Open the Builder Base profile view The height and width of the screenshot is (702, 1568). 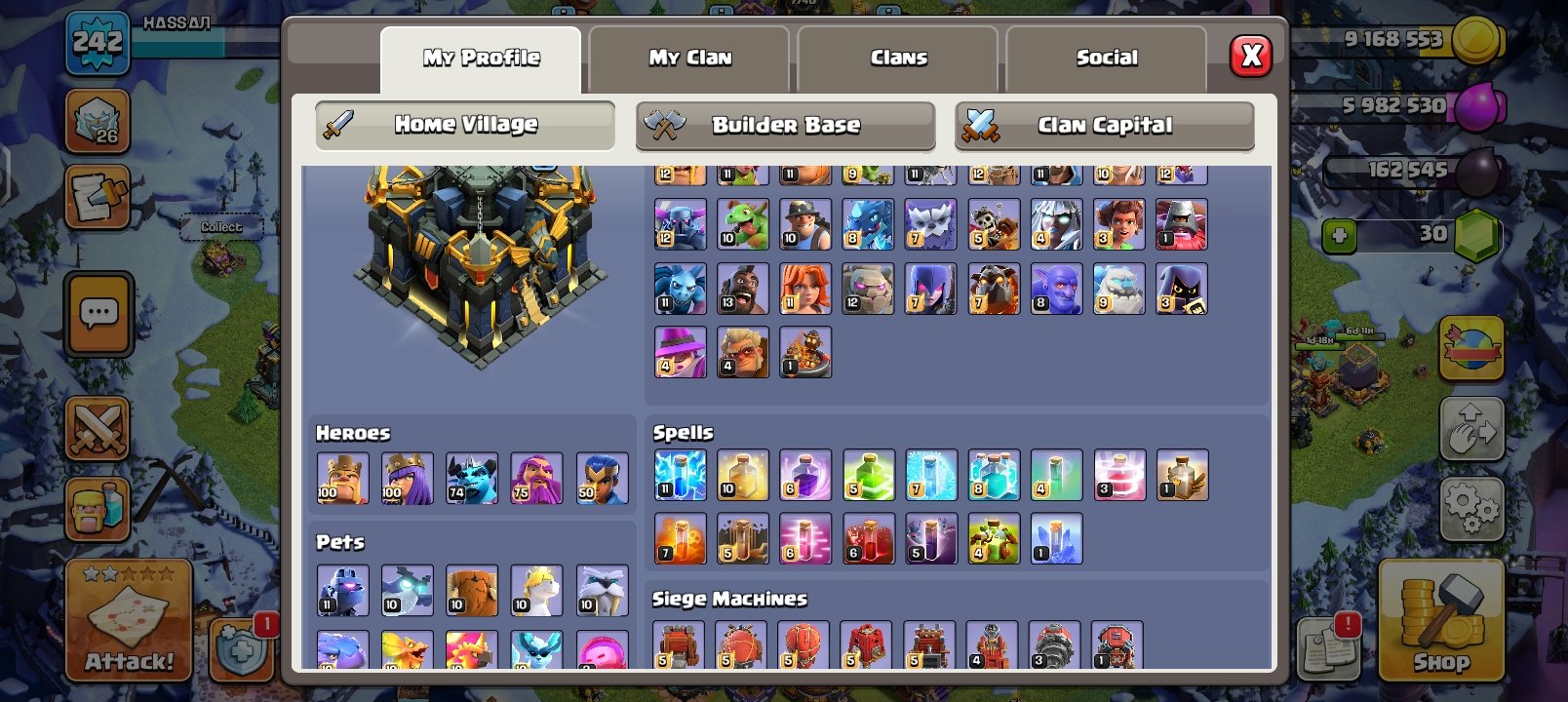785,125
